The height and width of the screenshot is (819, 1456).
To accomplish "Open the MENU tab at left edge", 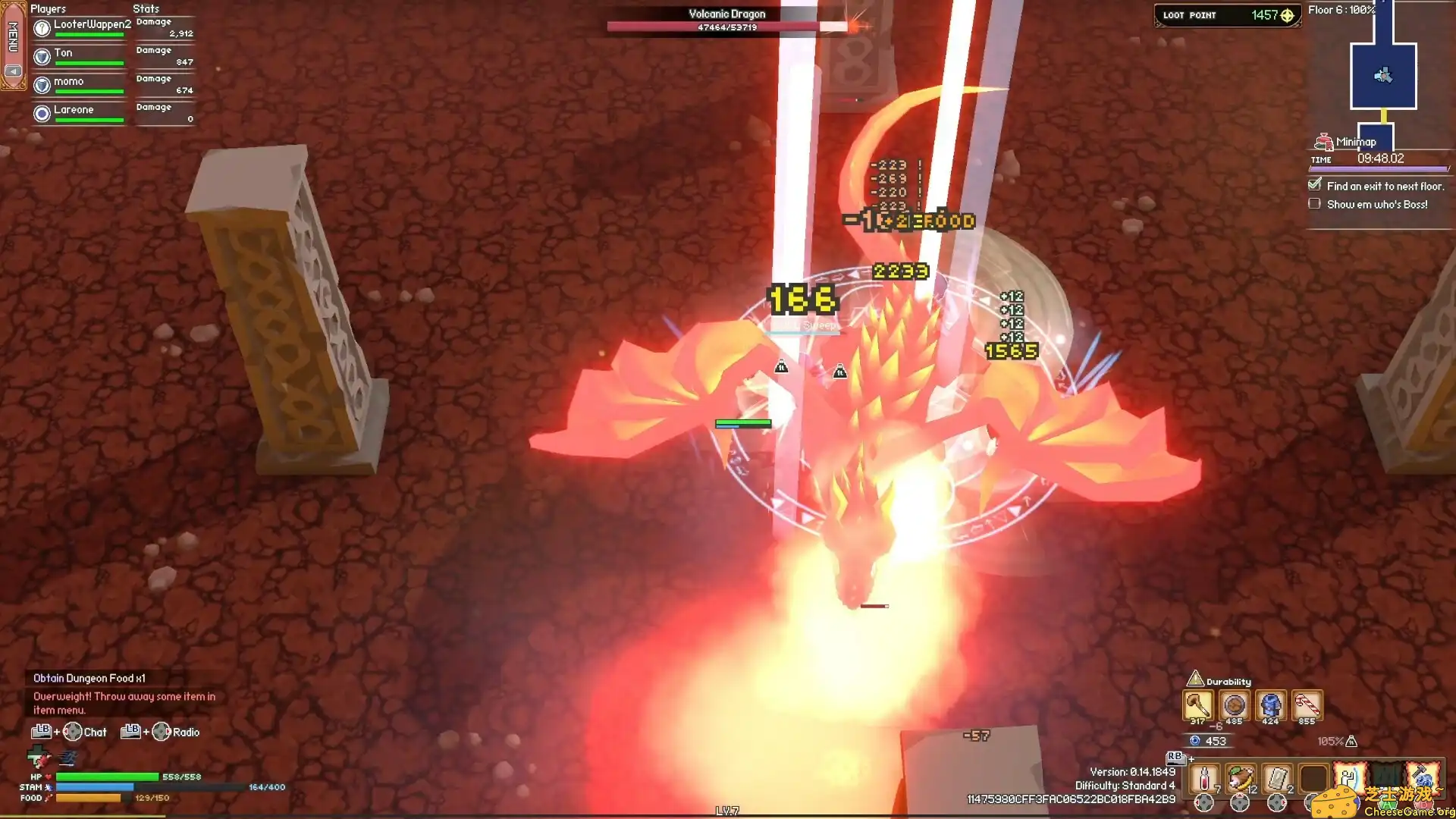I will 13,36.
